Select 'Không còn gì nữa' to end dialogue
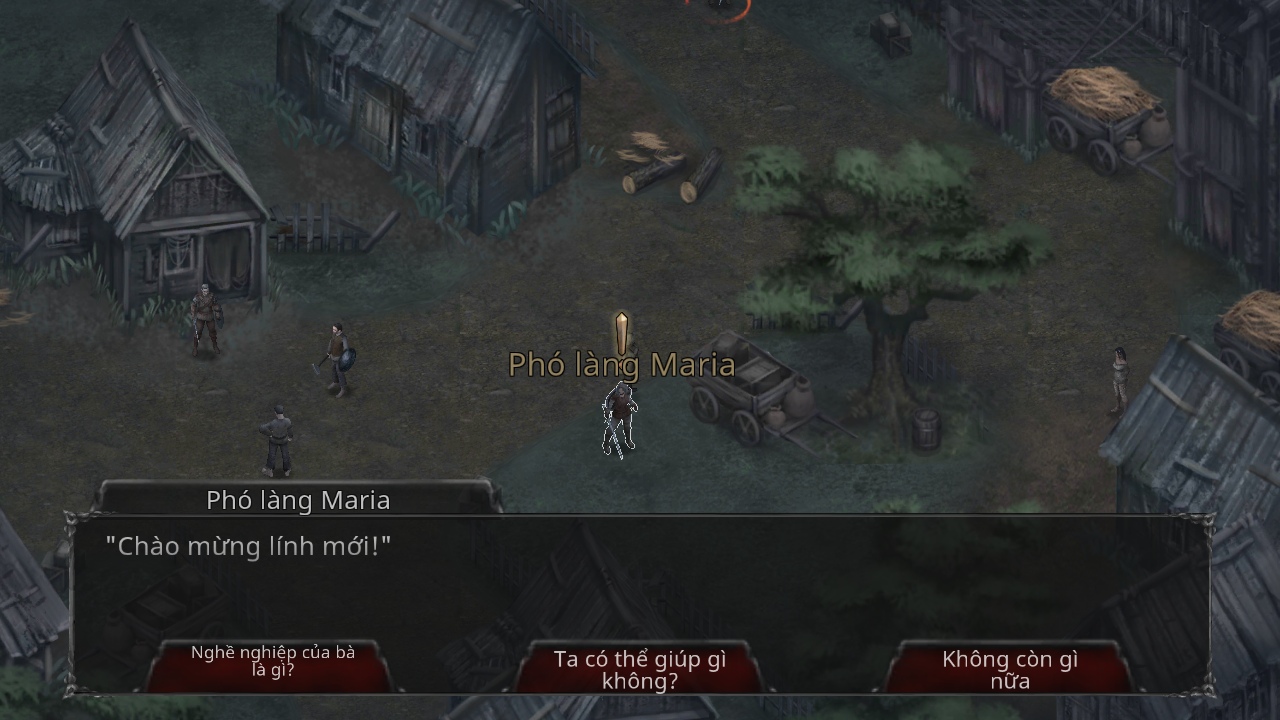Image resolution: width=1280 pixels, height=720 pixels. pos(1009,669)
